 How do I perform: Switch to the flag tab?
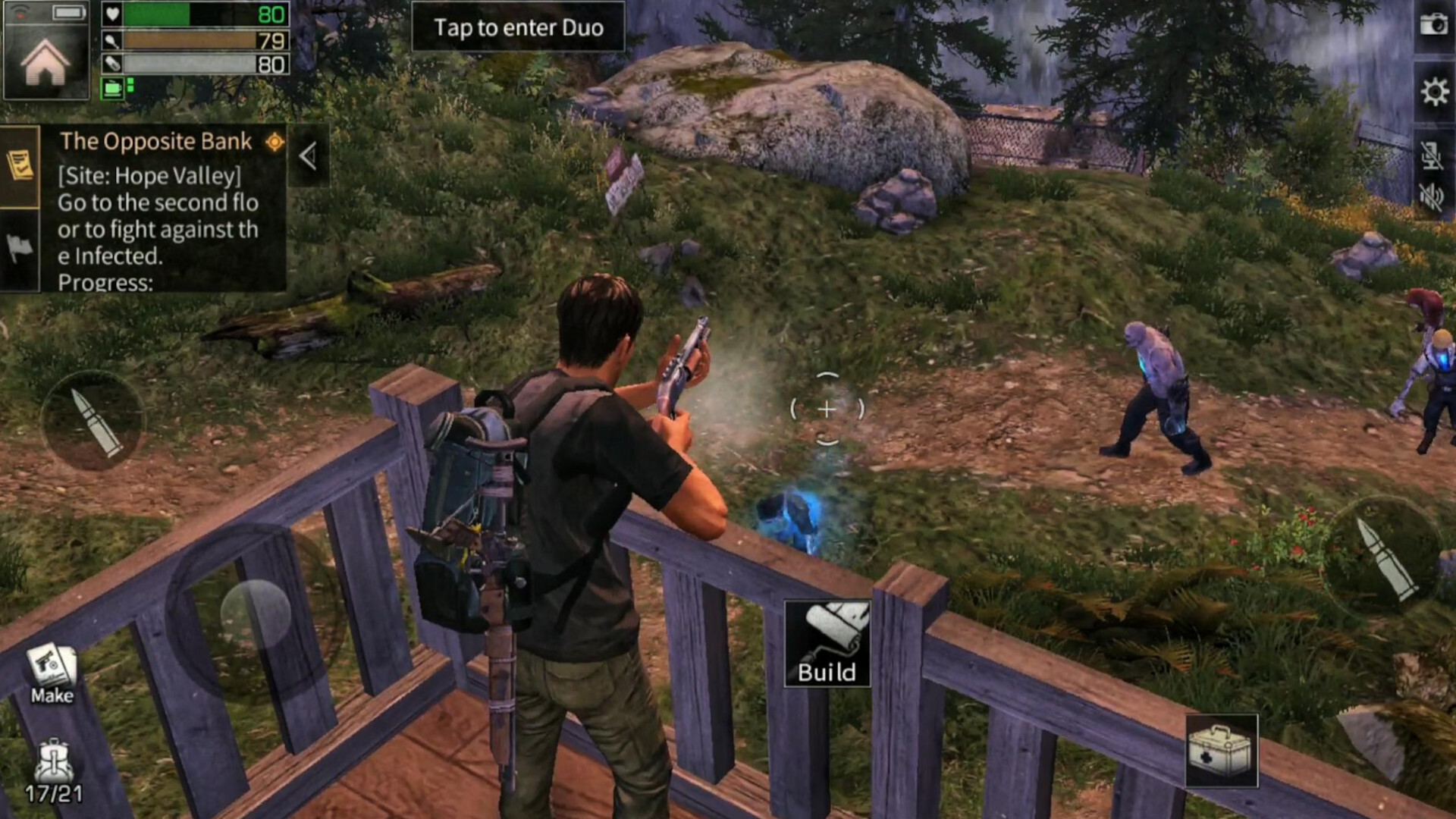[20, 247]
